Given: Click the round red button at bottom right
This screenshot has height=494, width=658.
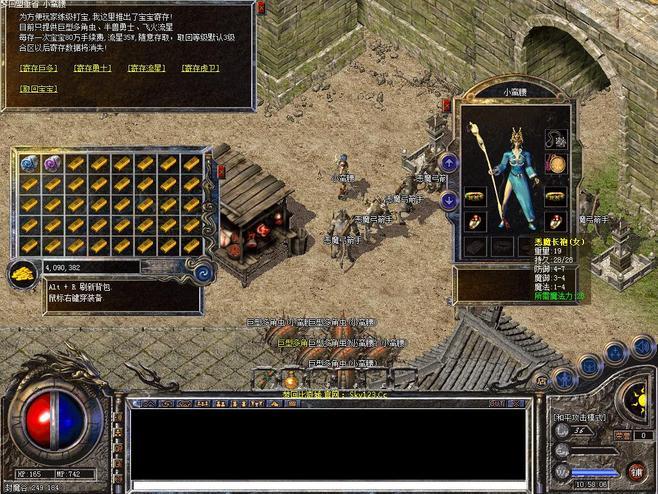Looking at the screenshot, I should [636, 470].
